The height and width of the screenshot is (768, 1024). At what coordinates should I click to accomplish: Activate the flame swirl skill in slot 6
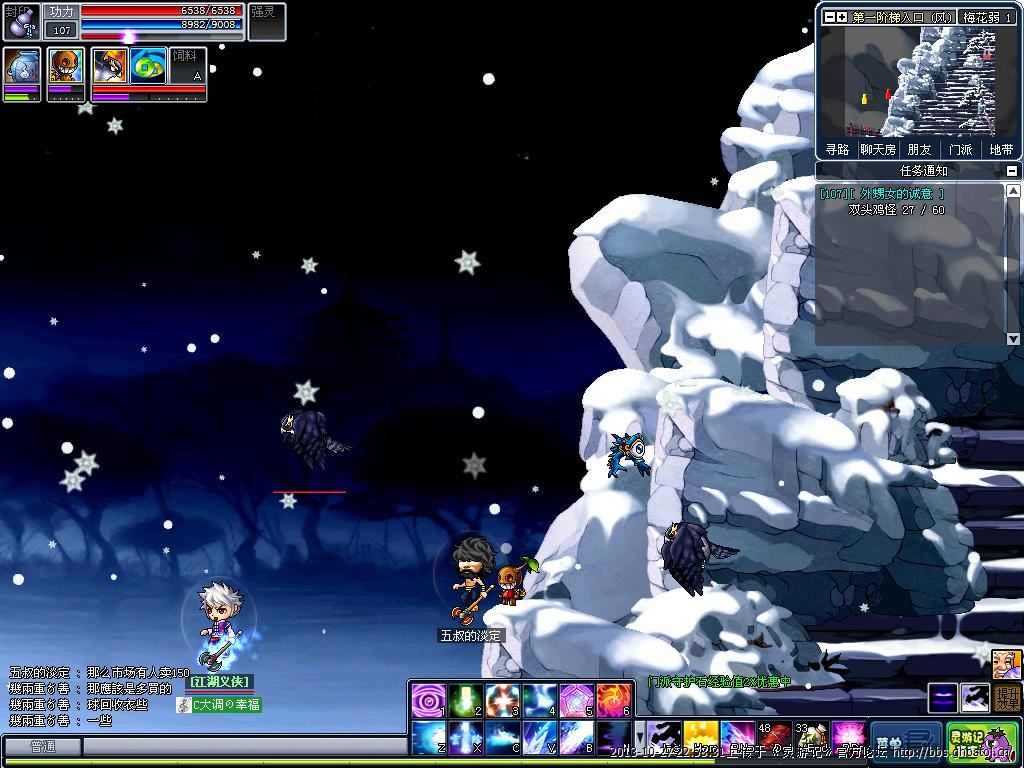tap(614, 699)
